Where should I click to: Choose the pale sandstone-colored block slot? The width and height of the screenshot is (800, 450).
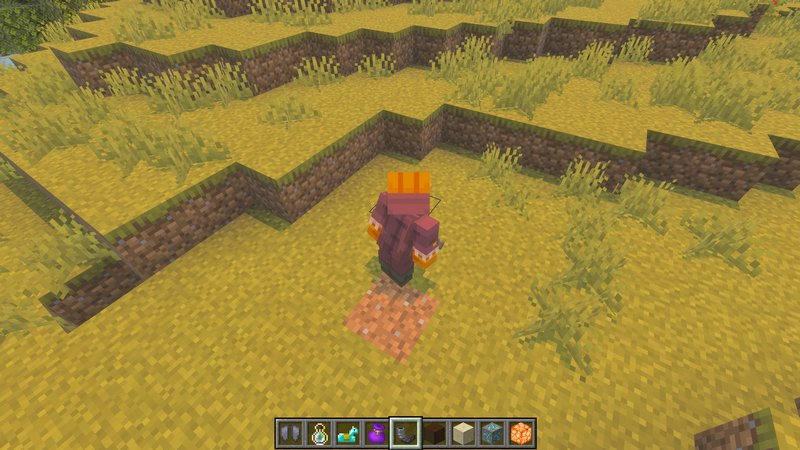(x=463, y=433)
